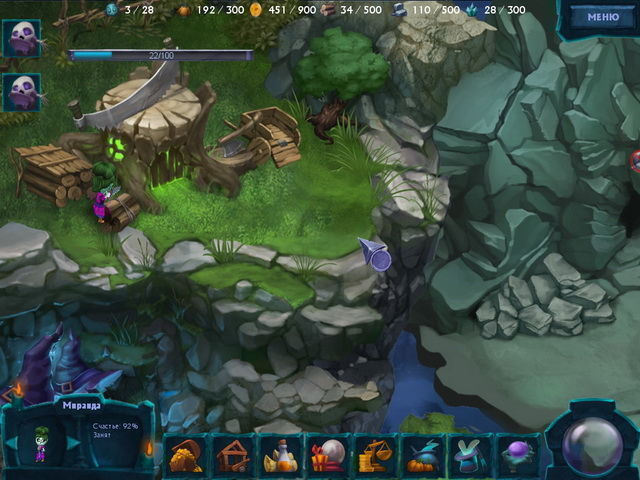Select Miranda's character portrait

42,443
